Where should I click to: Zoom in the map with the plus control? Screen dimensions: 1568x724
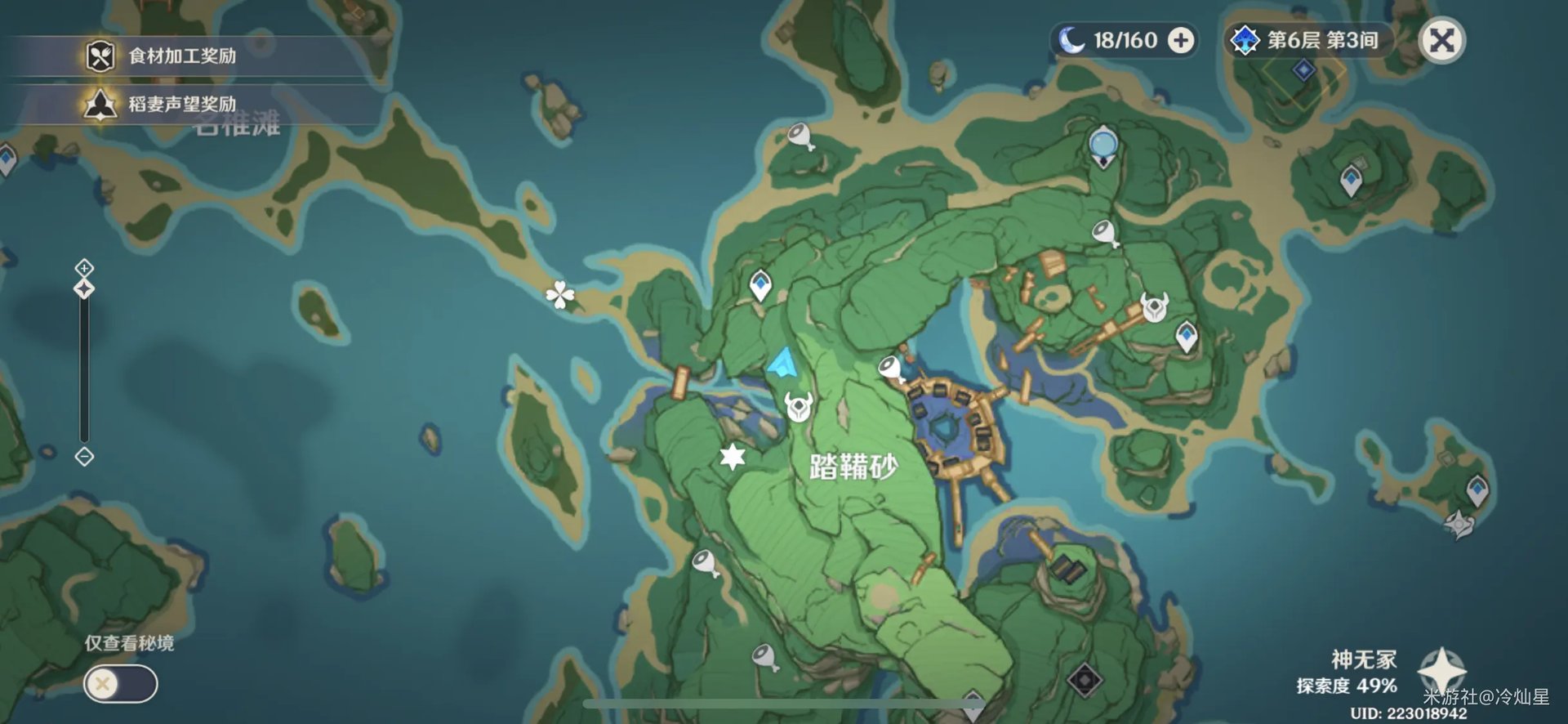point(84,267)
